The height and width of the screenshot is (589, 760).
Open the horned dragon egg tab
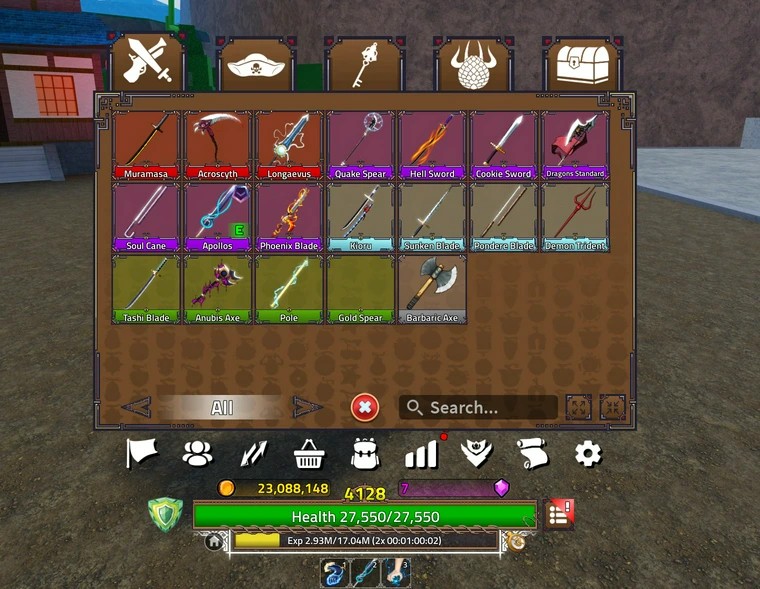[472, 65]
